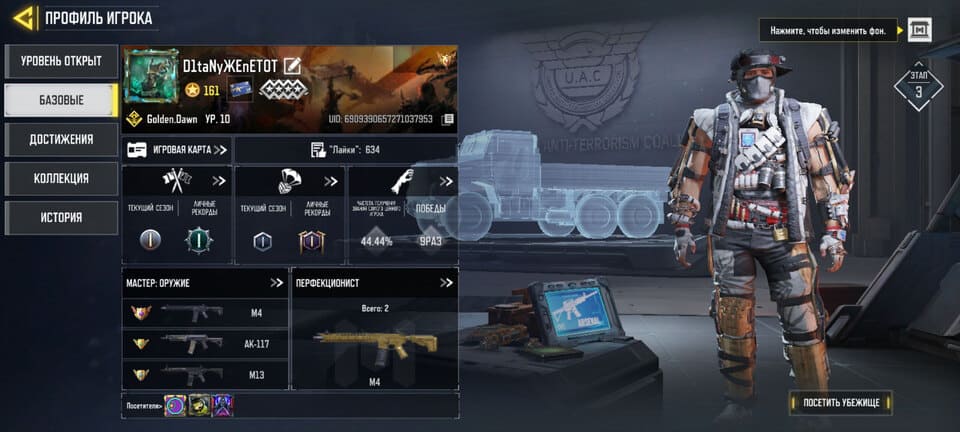960x432 pixels.
Task: Open the ДОСТИЖЕНИЯ tab
Action: (x=61, y=139)
